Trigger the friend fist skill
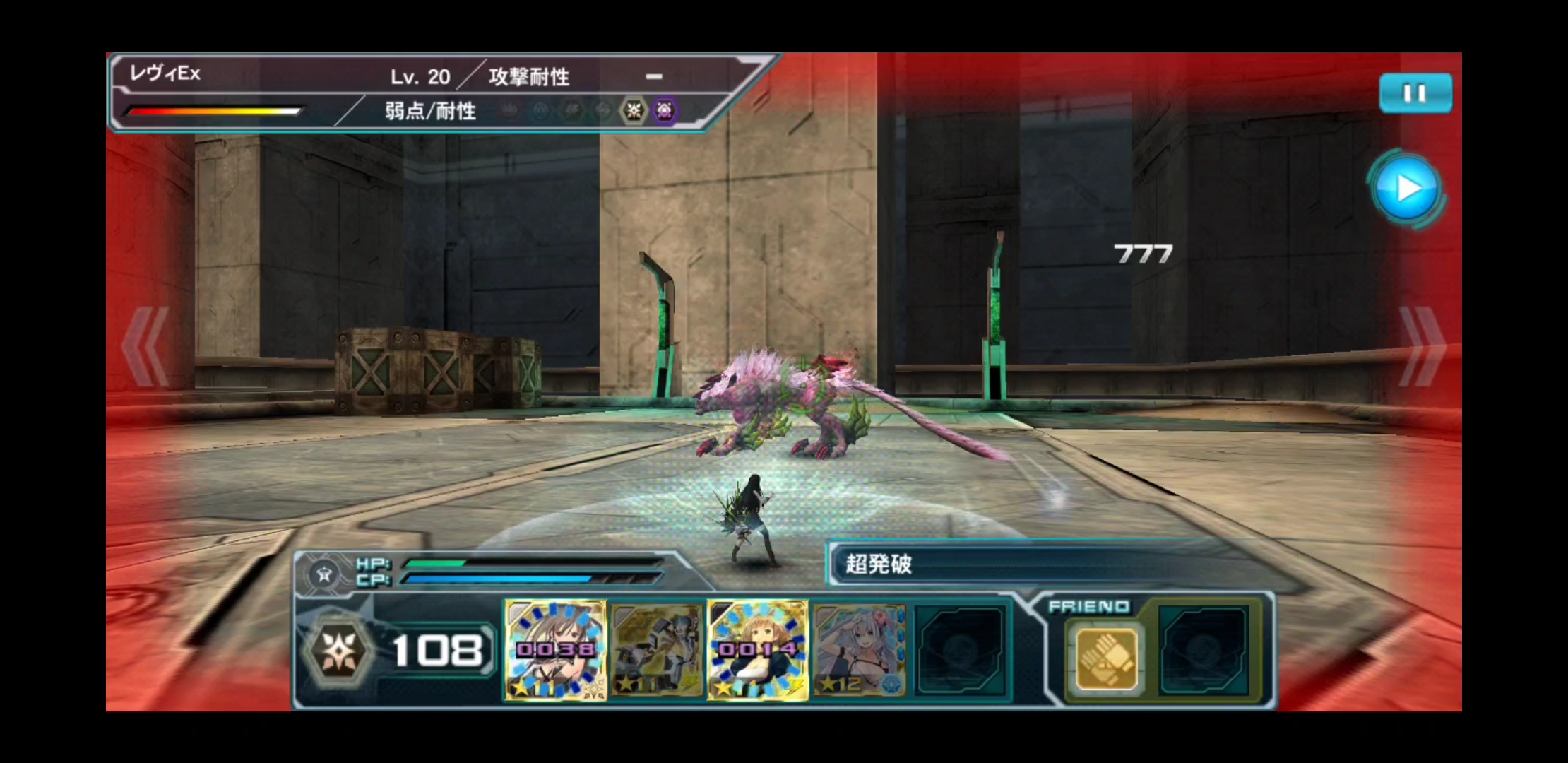The width and height of the screenshot is (1568, 763). click(x=1105, y=660)
